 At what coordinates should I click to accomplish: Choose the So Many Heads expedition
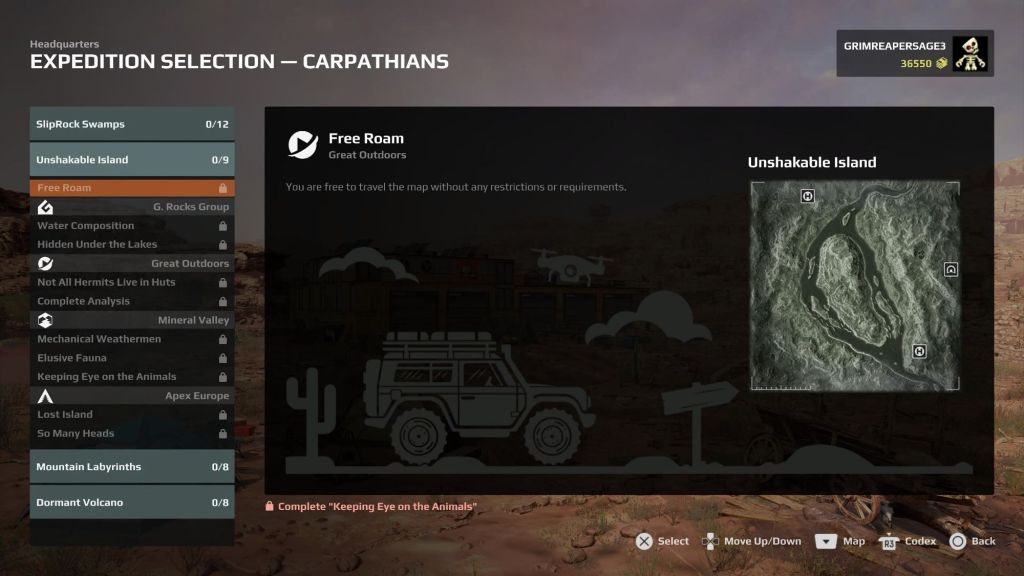[132, 434]
